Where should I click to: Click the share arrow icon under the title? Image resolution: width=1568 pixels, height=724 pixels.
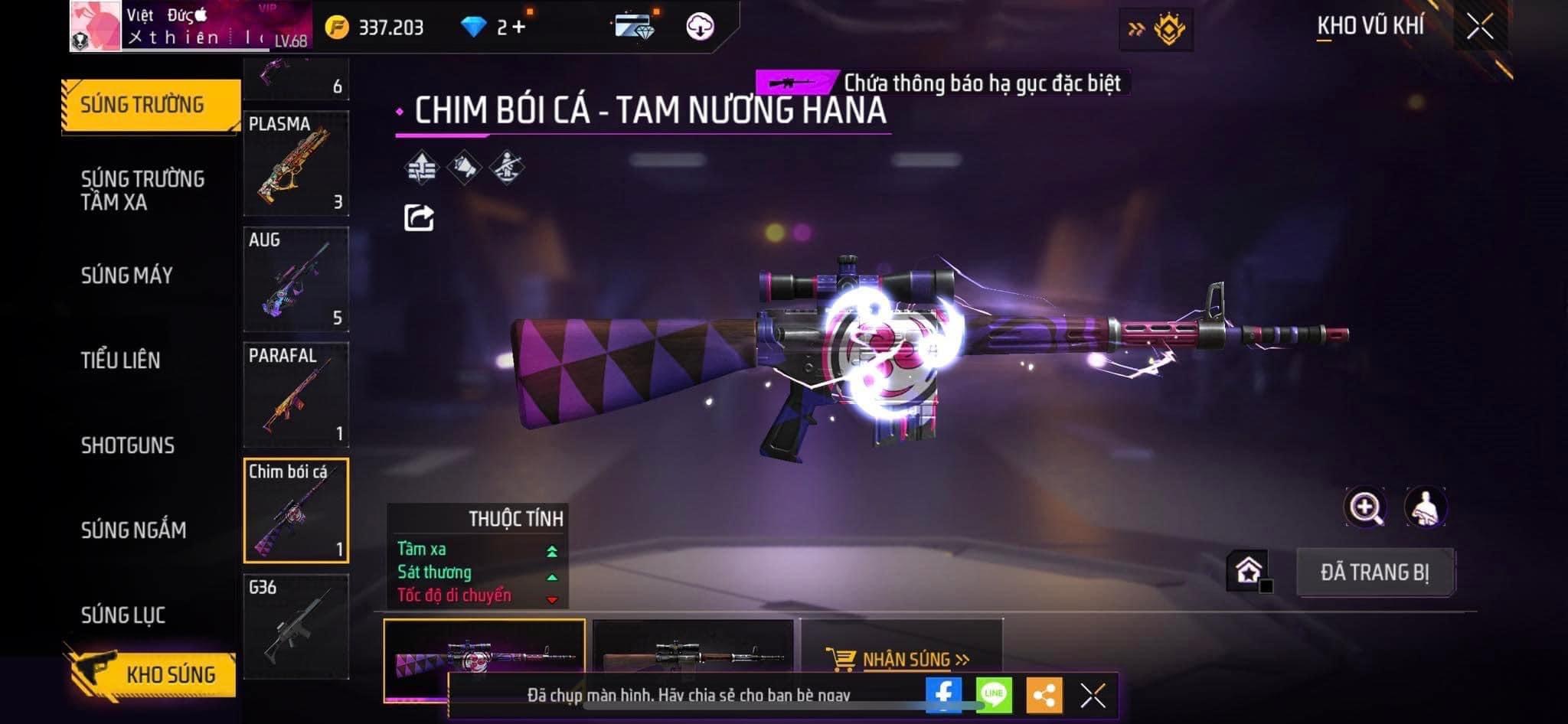point(419,218)
